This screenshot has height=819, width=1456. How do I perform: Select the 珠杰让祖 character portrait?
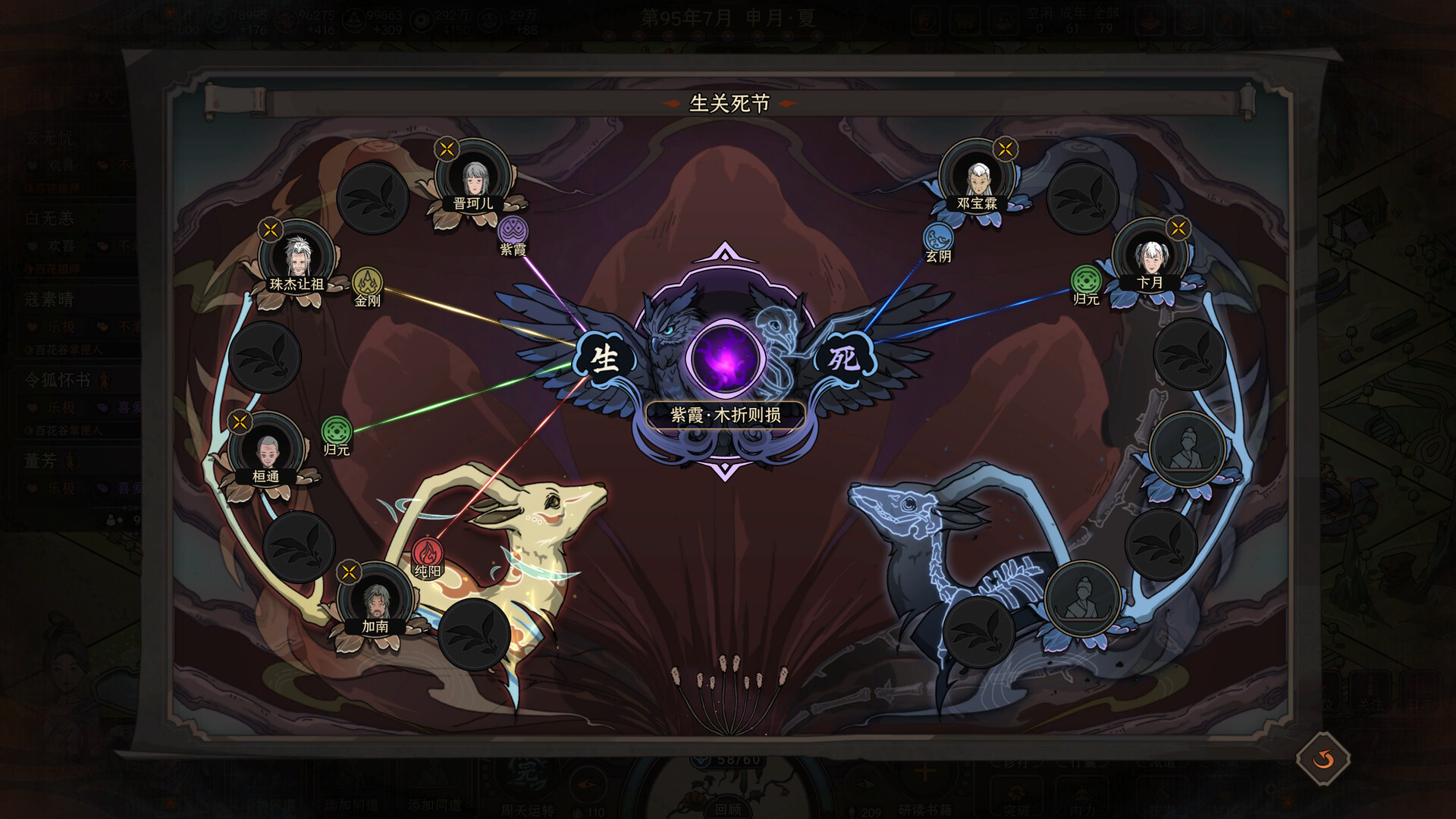297,258
